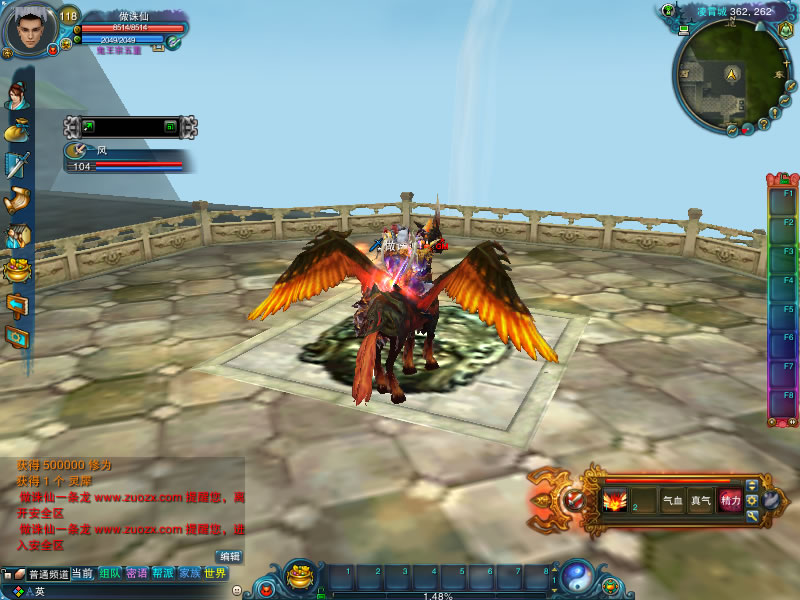Switch chat to the 帮派 guild tab
800x600 pixels.
pos(163,574)
